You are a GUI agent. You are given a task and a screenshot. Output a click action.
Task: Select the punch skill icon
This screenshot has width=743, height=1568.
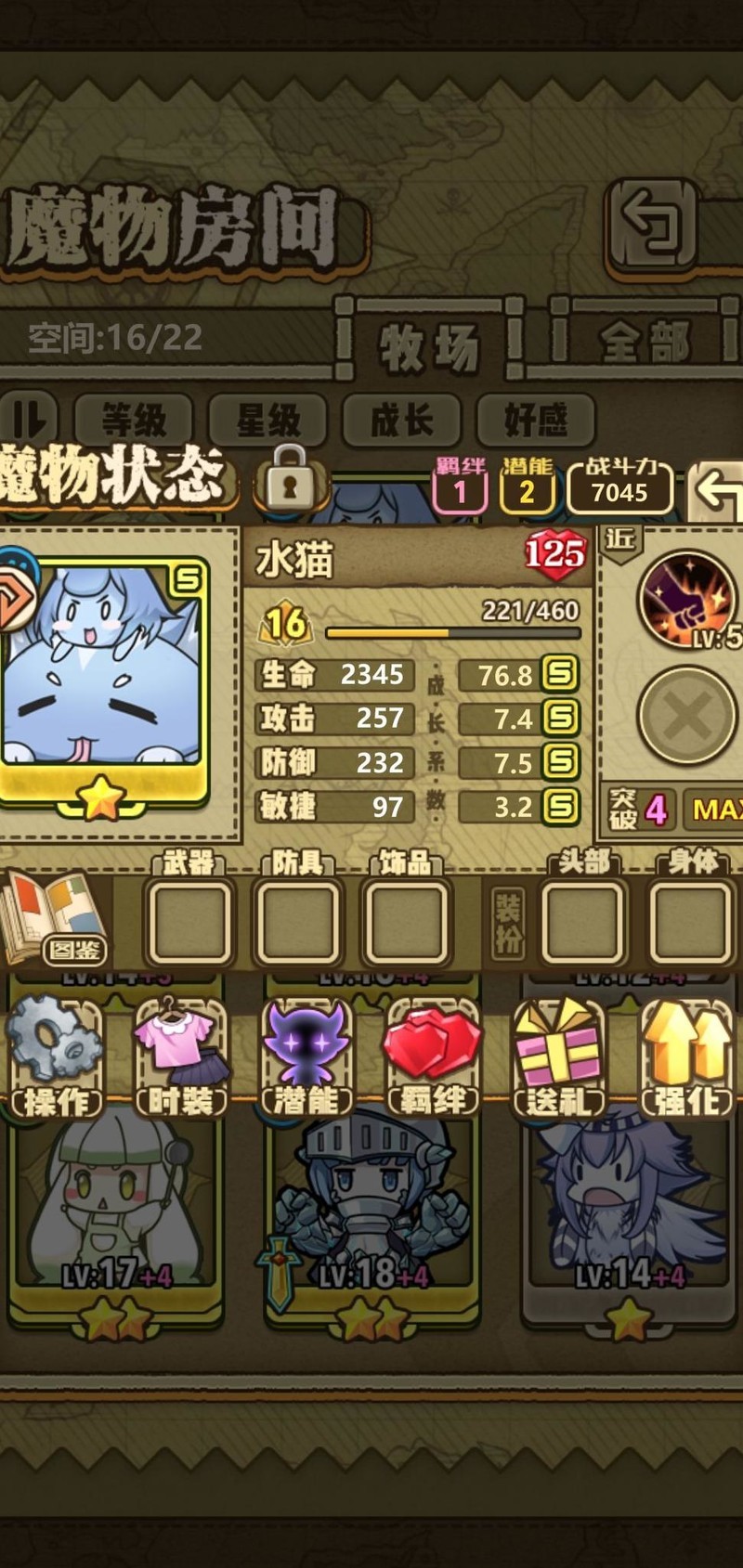click(x=687, y=601)
